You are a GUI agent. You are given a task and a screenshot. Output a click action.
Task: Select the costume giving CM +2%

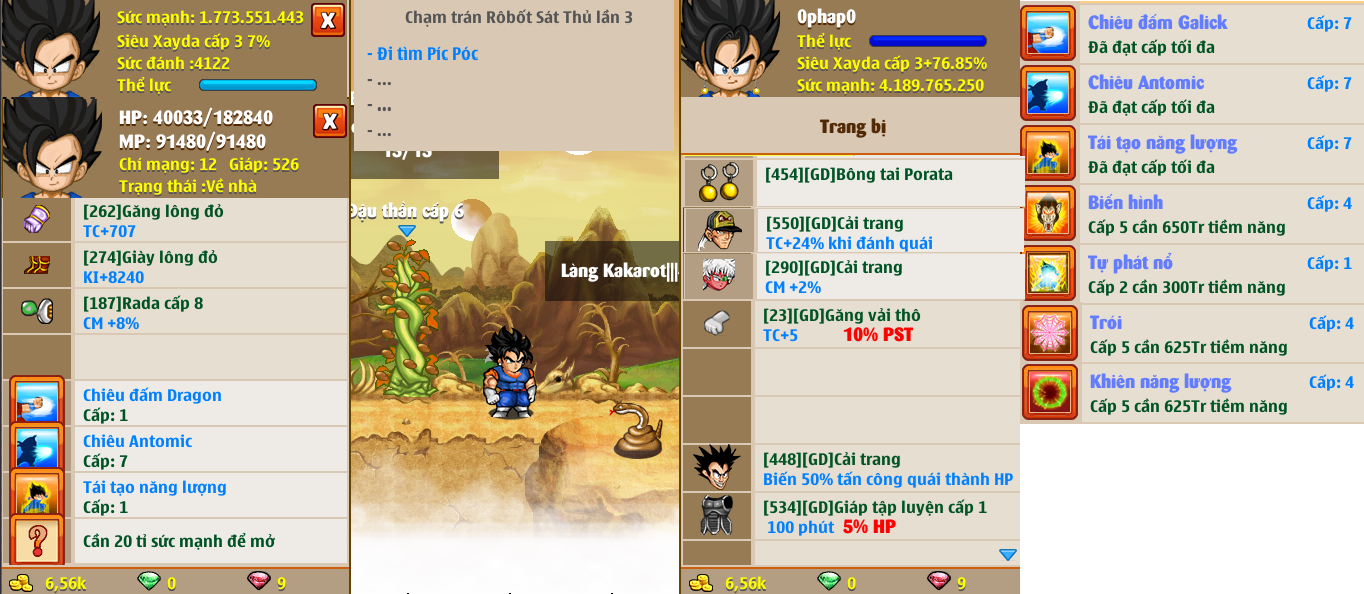885,276
